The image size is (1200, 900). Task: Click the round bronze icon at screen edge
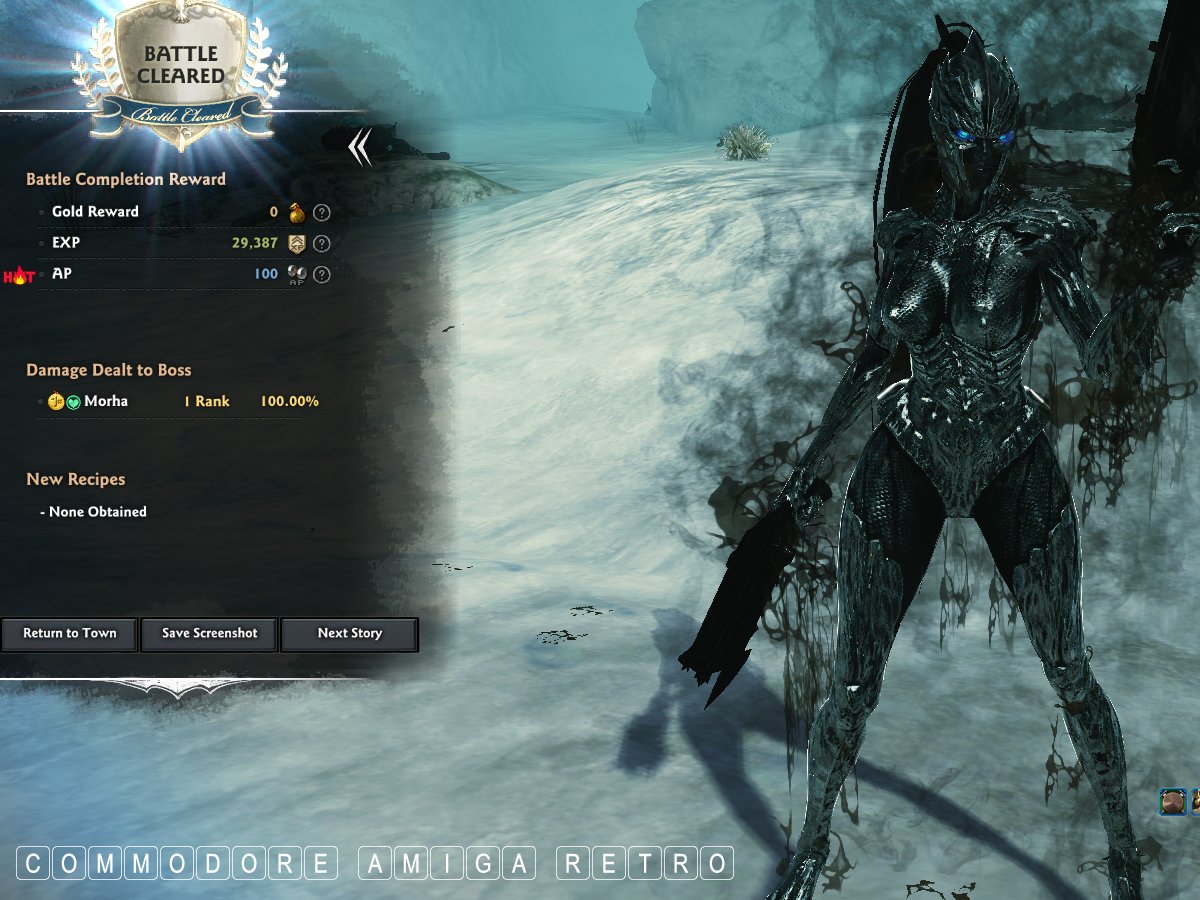click(1172, 801)
